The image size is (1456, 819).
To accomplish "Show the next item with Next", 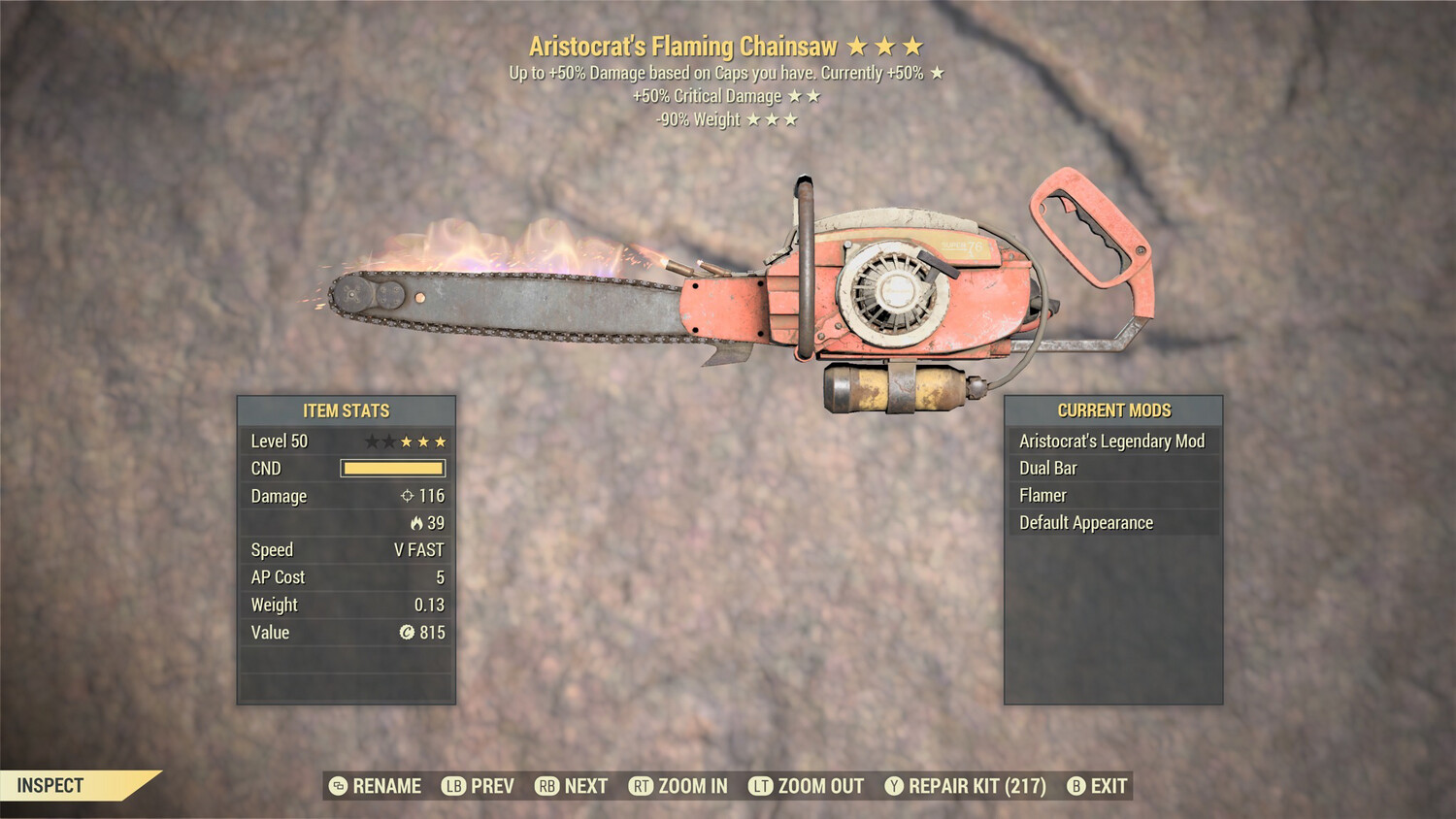I will [x=572, y=786].
